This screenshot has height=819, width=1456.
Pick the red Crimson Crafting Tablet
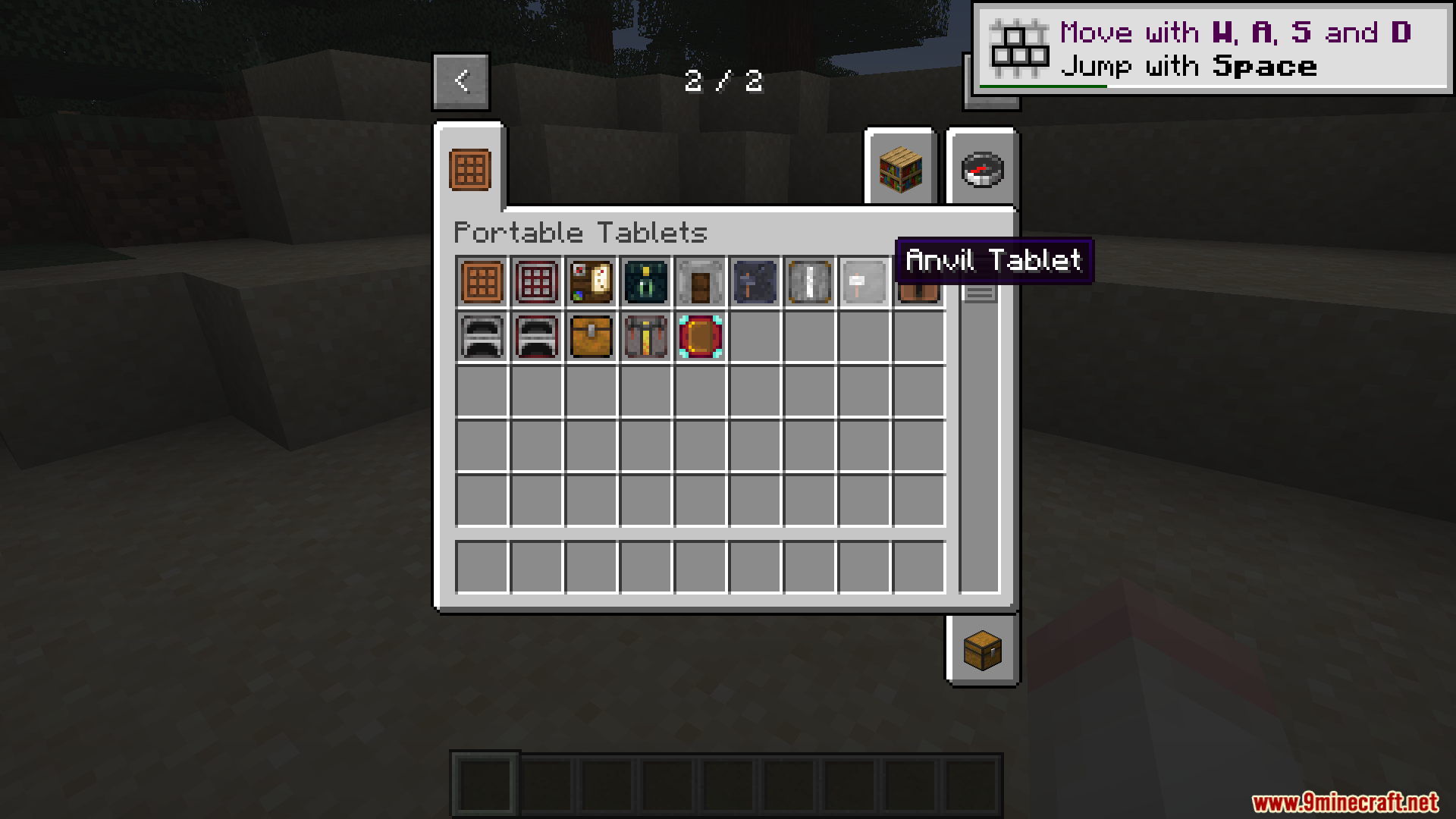(x=535, y=281)
